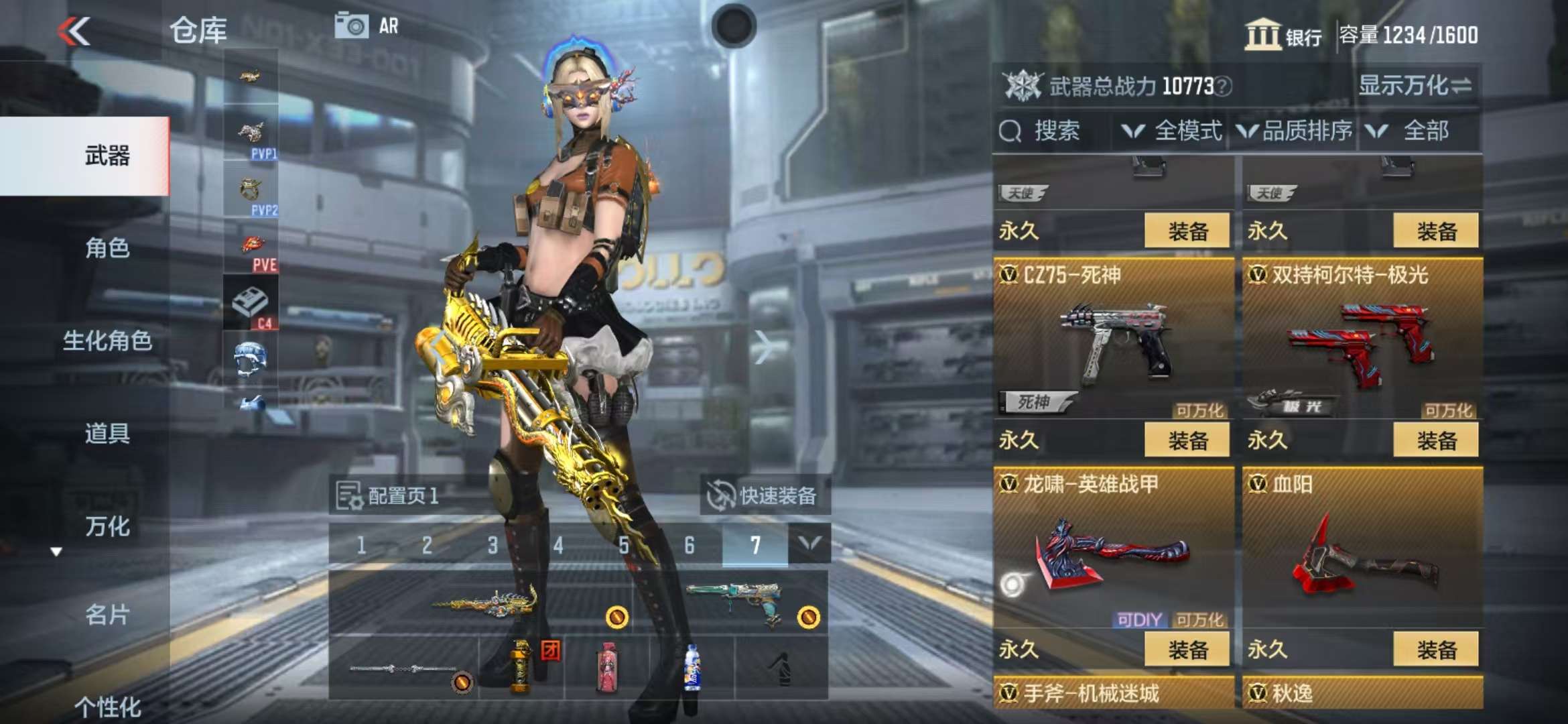The image size is (1568, 724).
Task: Open the AR camera view
Action: 367,26
